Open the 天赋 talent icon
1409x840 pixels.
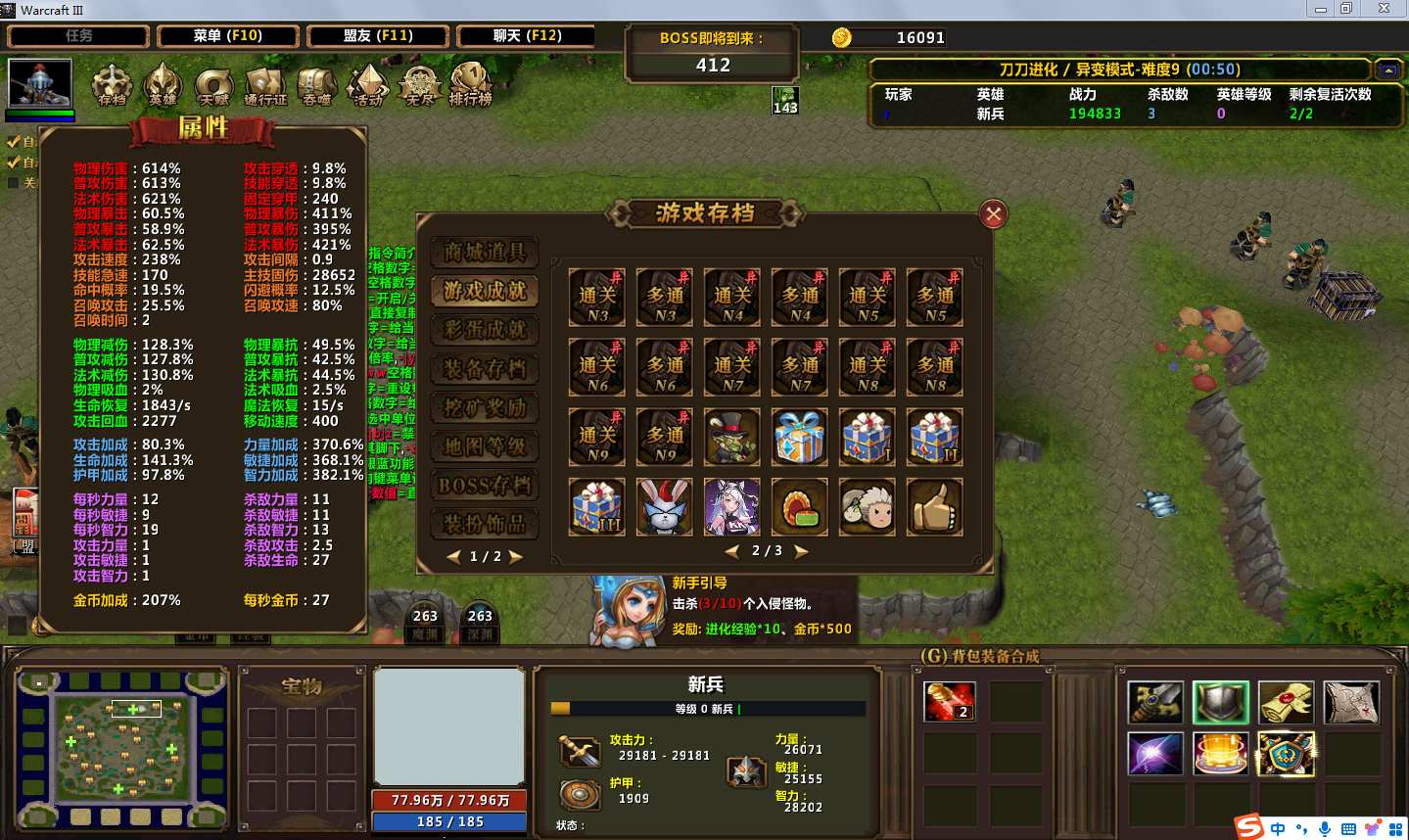[212, 86]
